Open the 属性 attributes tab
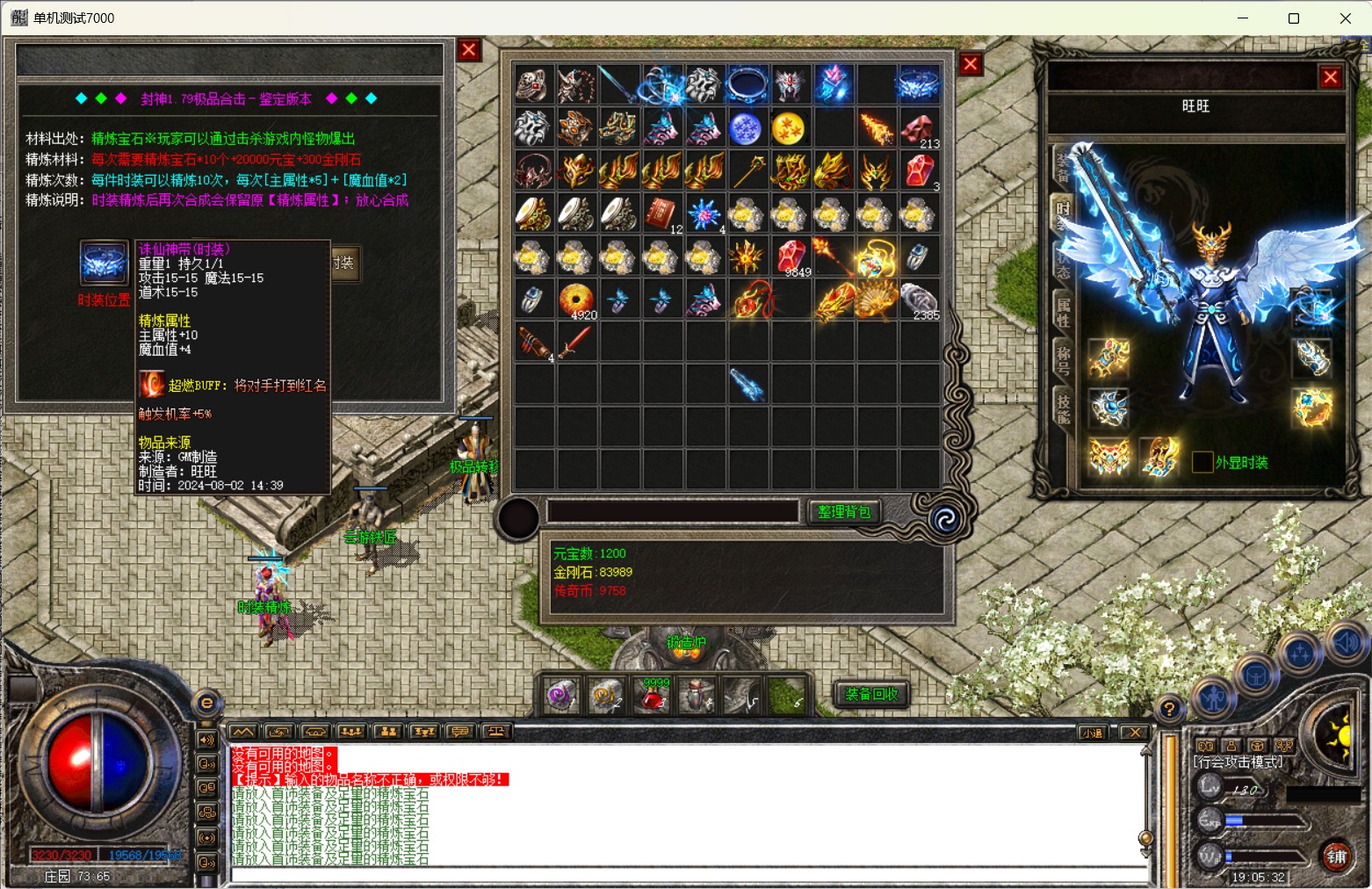Screen dimensions: 1372x889 click(x=1063, y=314)
